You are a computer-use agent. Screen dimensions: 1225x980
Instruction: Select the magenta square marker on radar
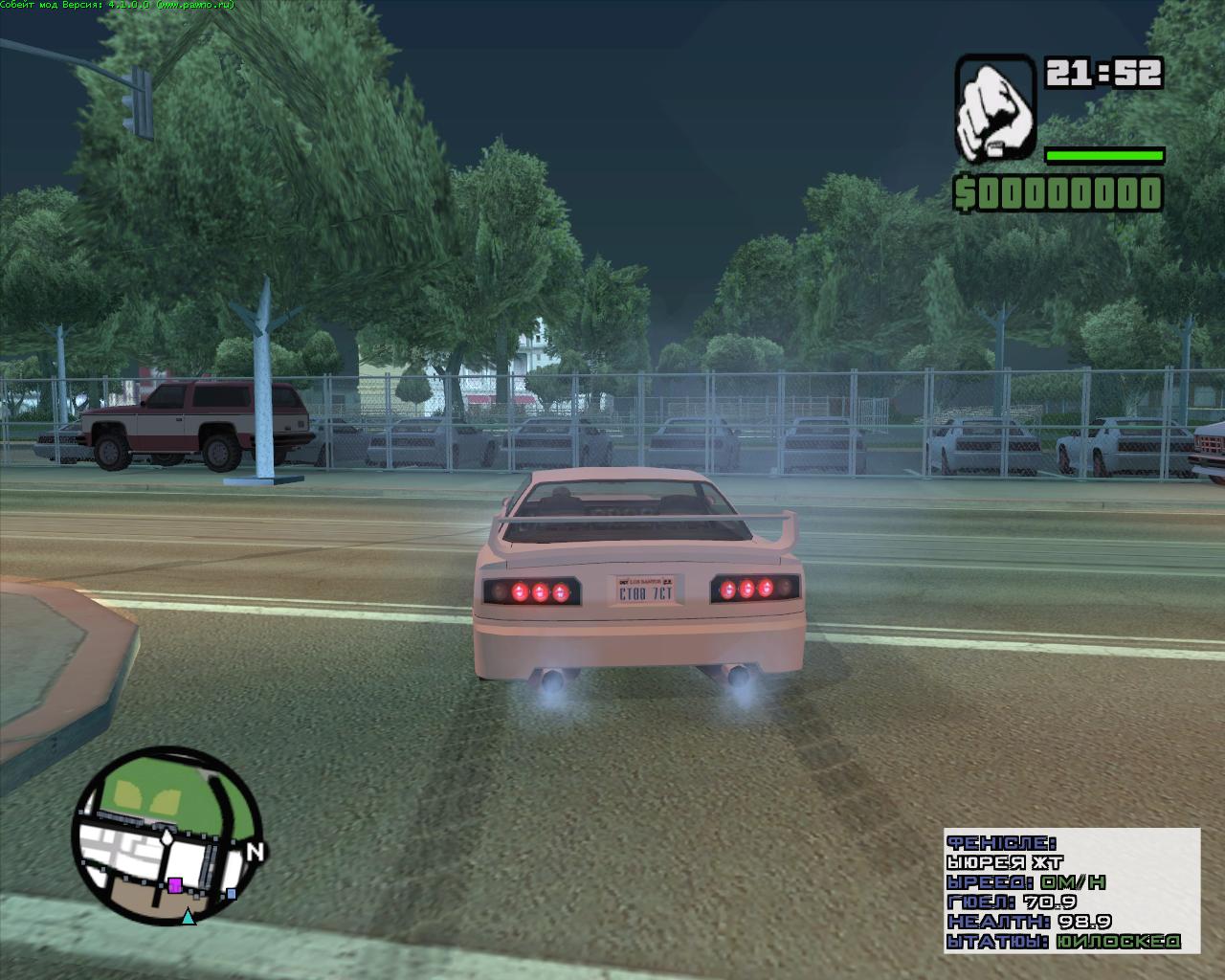point(175,885)
